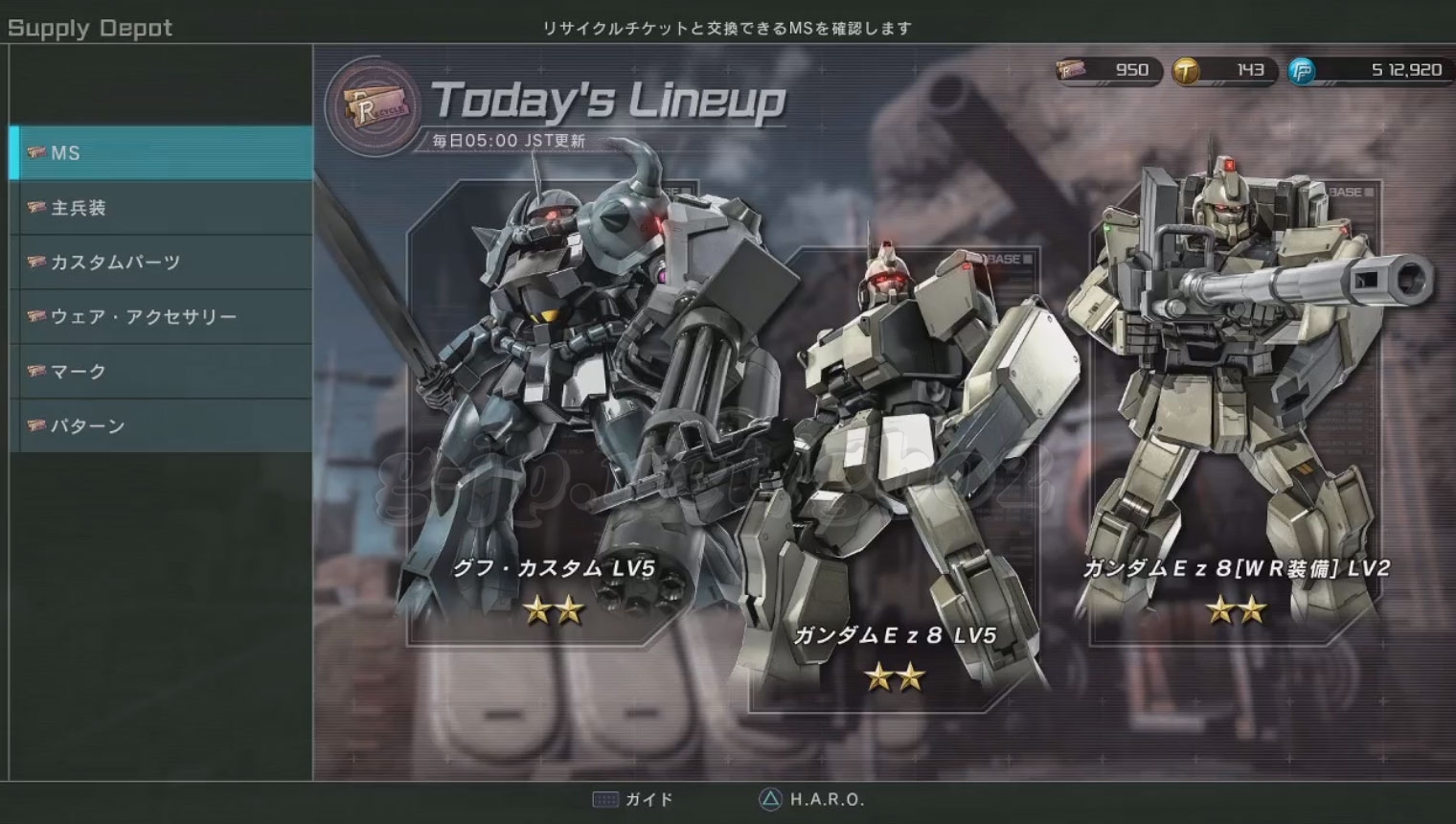
Task: Open the 主兵装 category
Action: 161,208
